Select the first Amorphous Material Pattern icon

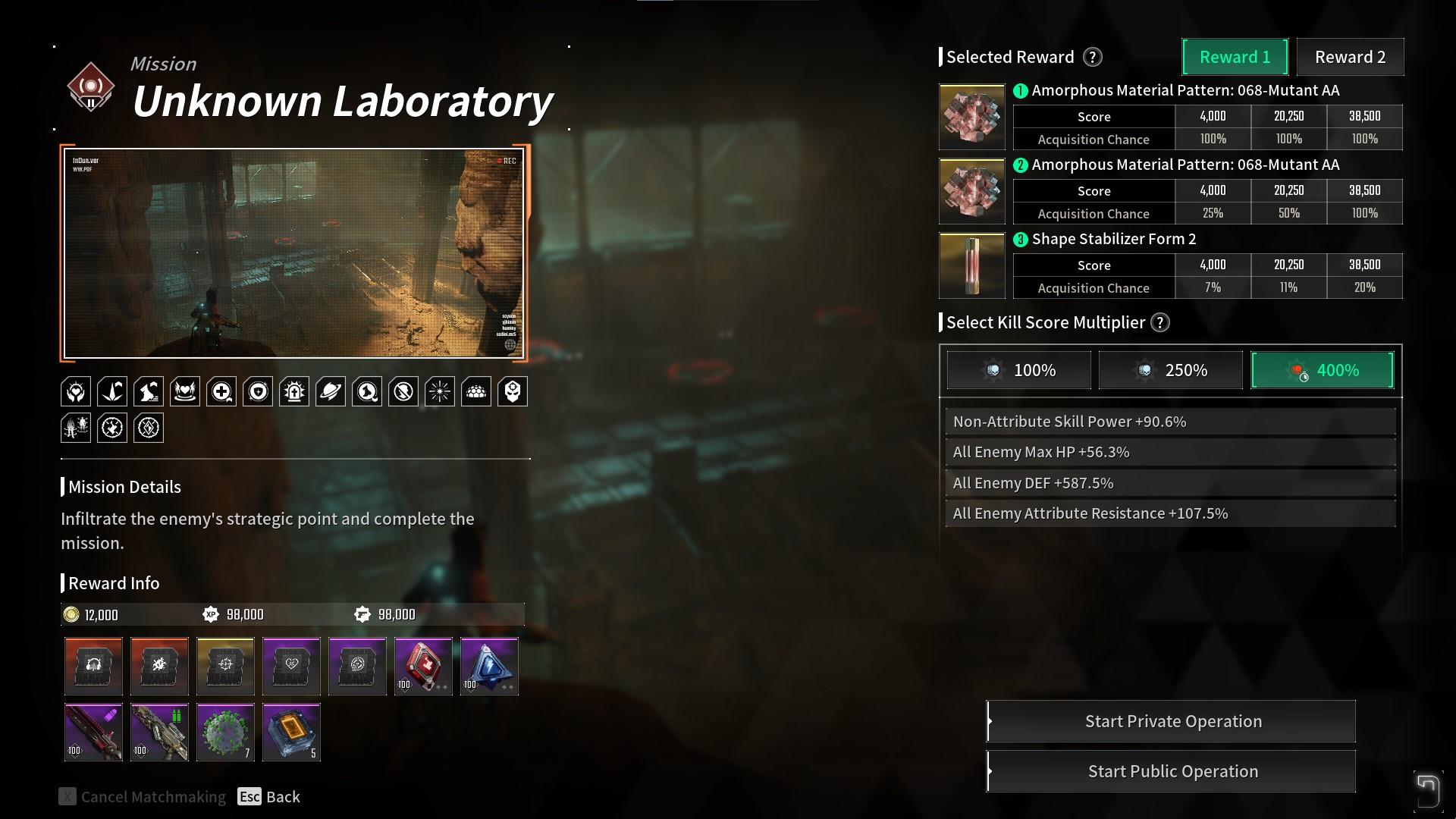(x=971, y=117)
